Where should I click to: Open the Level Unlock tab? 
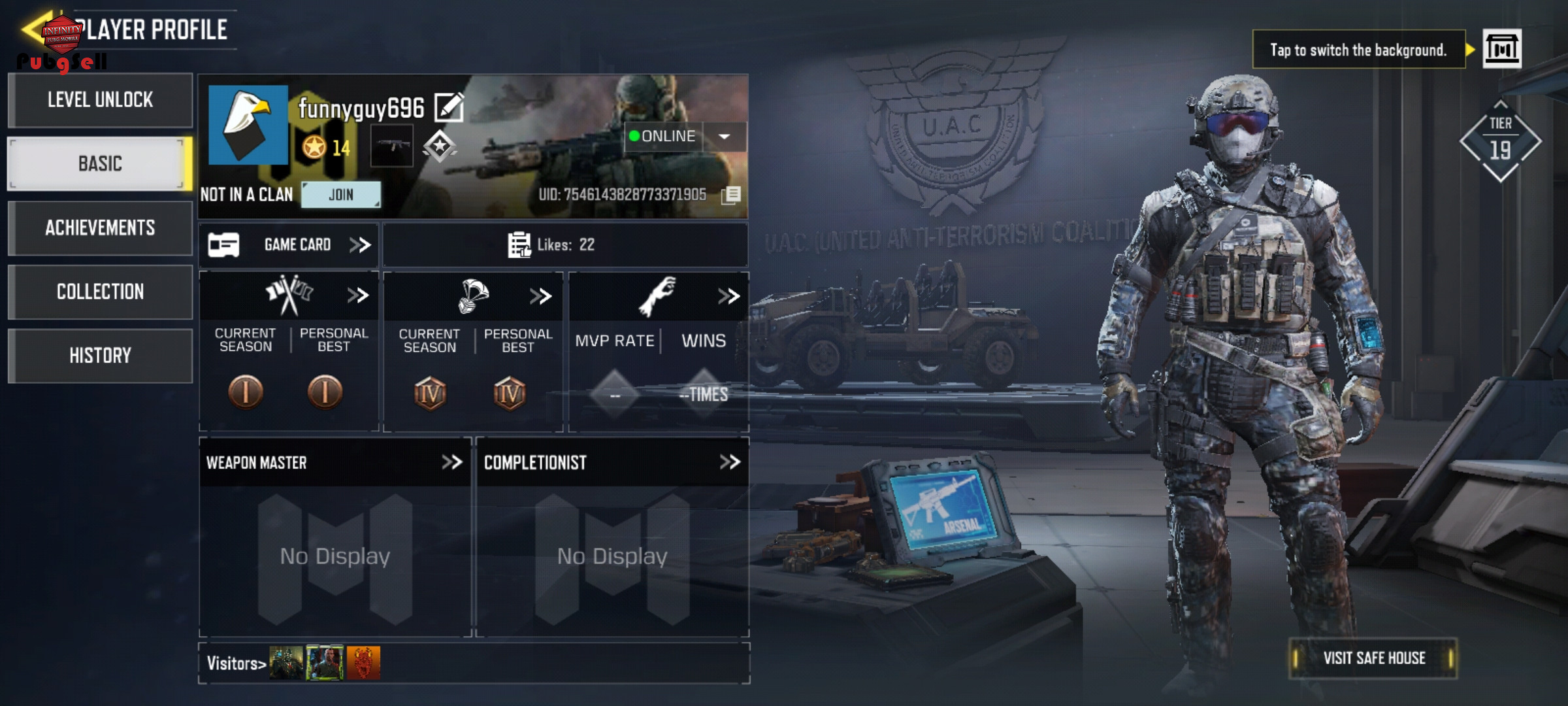coord(100,100)
